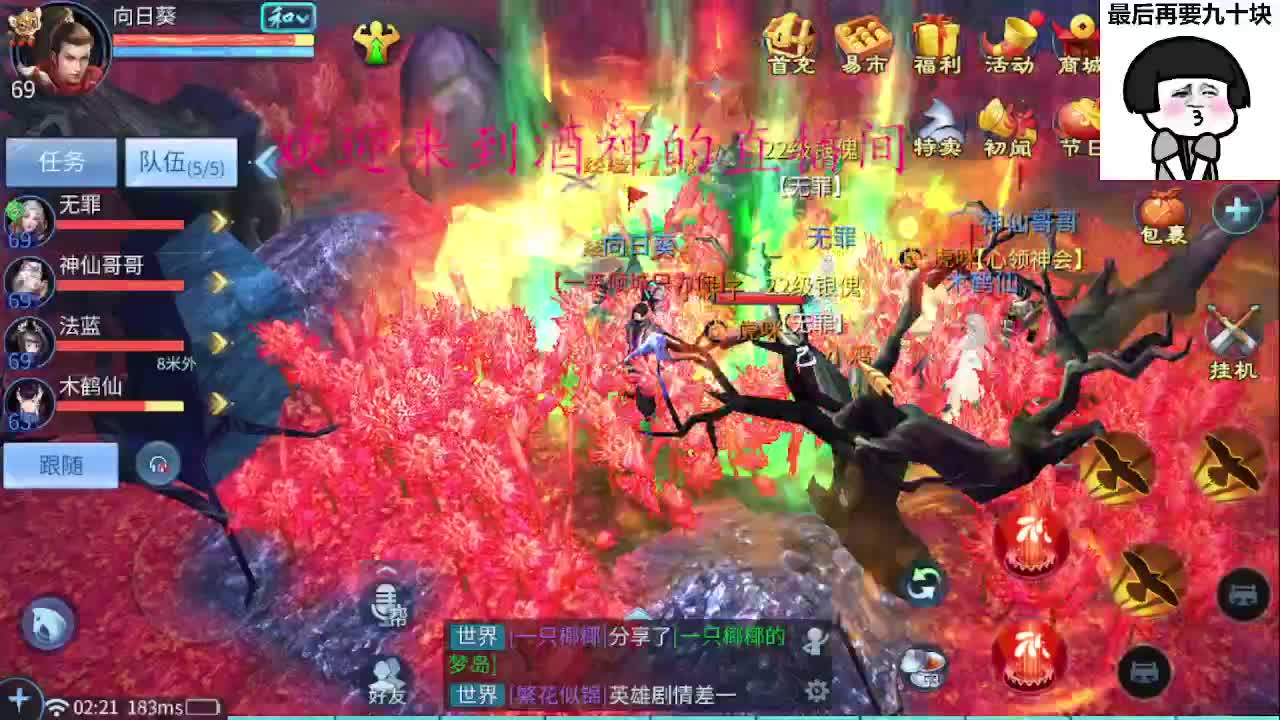Toggle follow mode with the 跟随 button

tap(60, 464)
